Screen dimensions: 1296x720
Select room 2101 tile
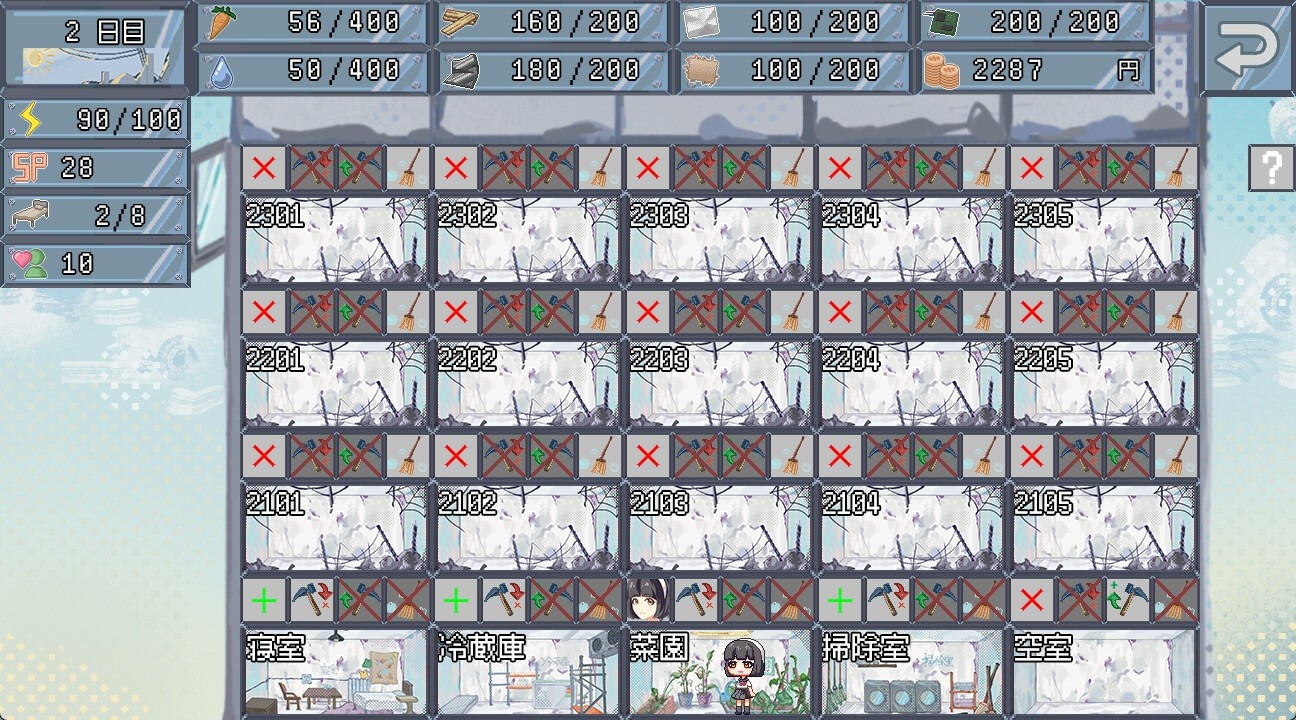336,528
